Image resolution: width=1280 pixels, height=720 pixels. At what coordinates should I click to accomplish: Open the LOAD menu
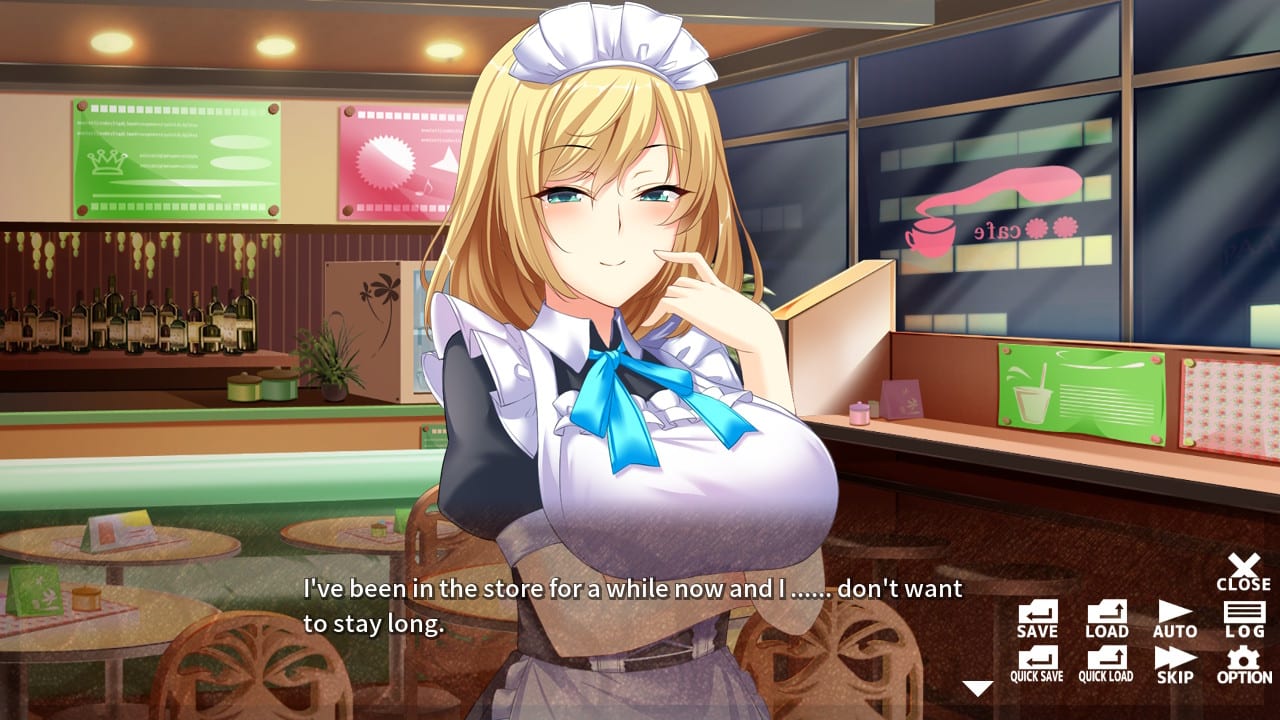[x=1106, y=620]
